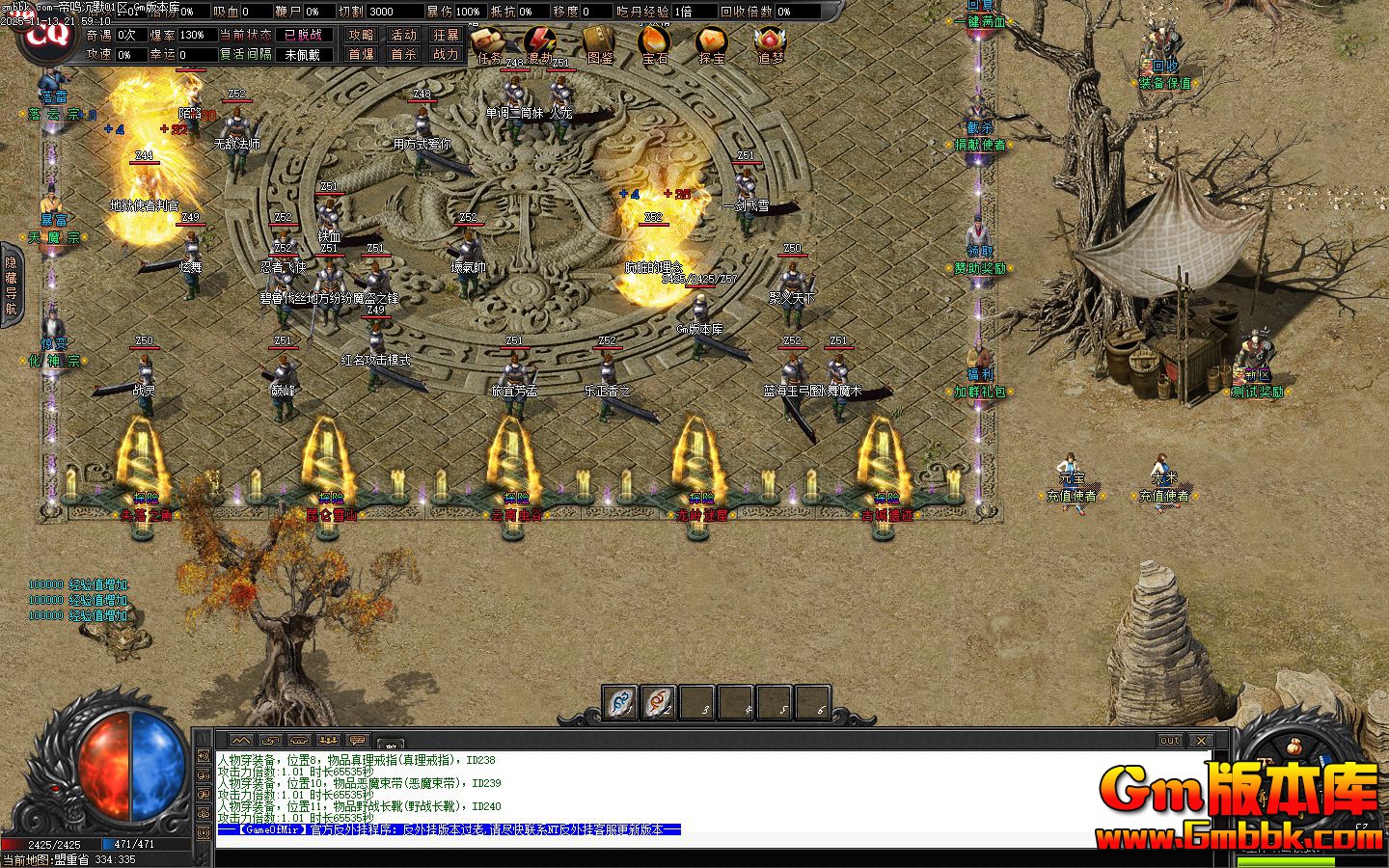Click the 首爆 first-drop button

pyautogui.click(x=362, y=55)
